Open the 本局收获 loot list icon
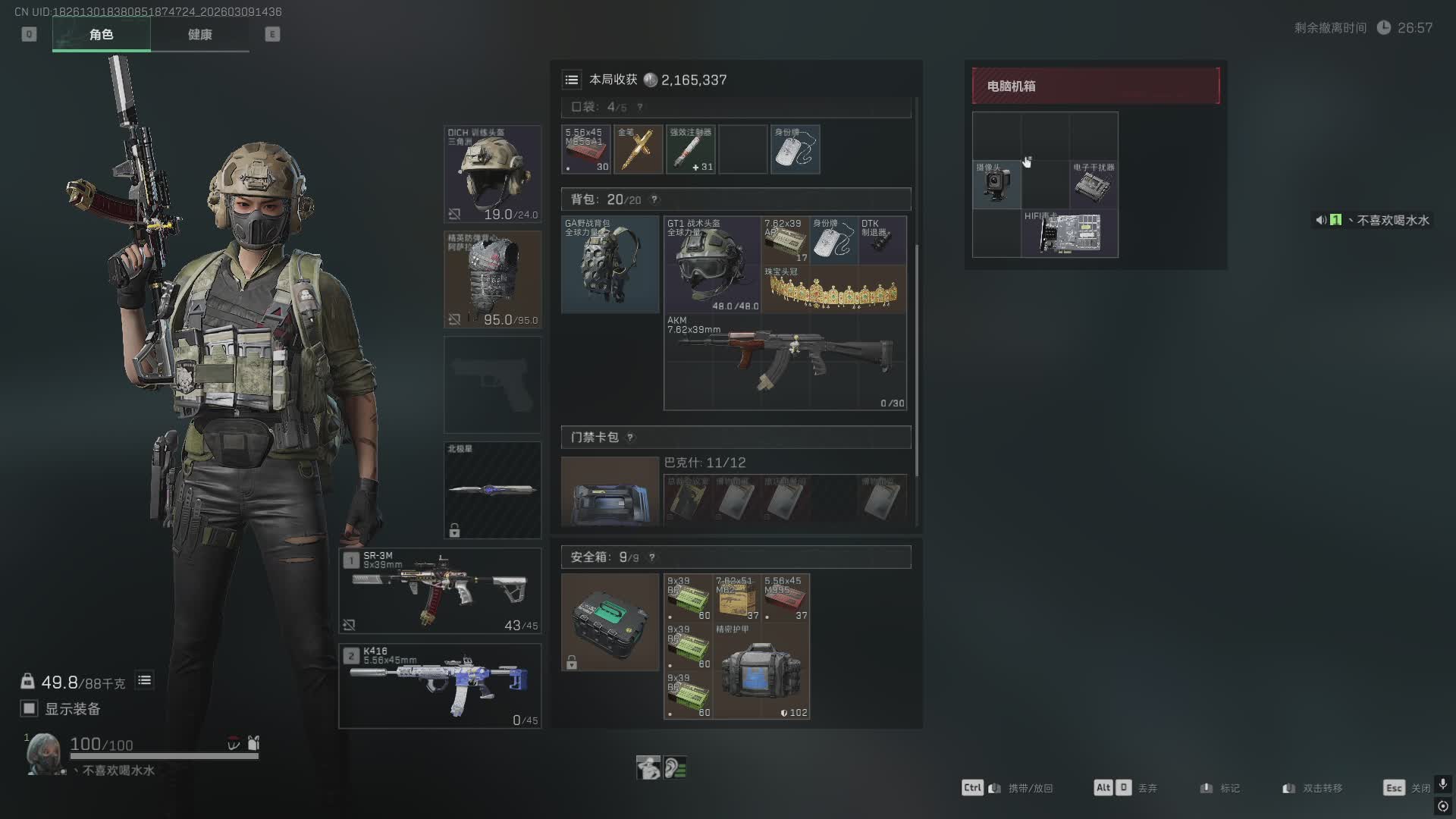The width and height of the screenshot is (1456, 819). [572, 80]
